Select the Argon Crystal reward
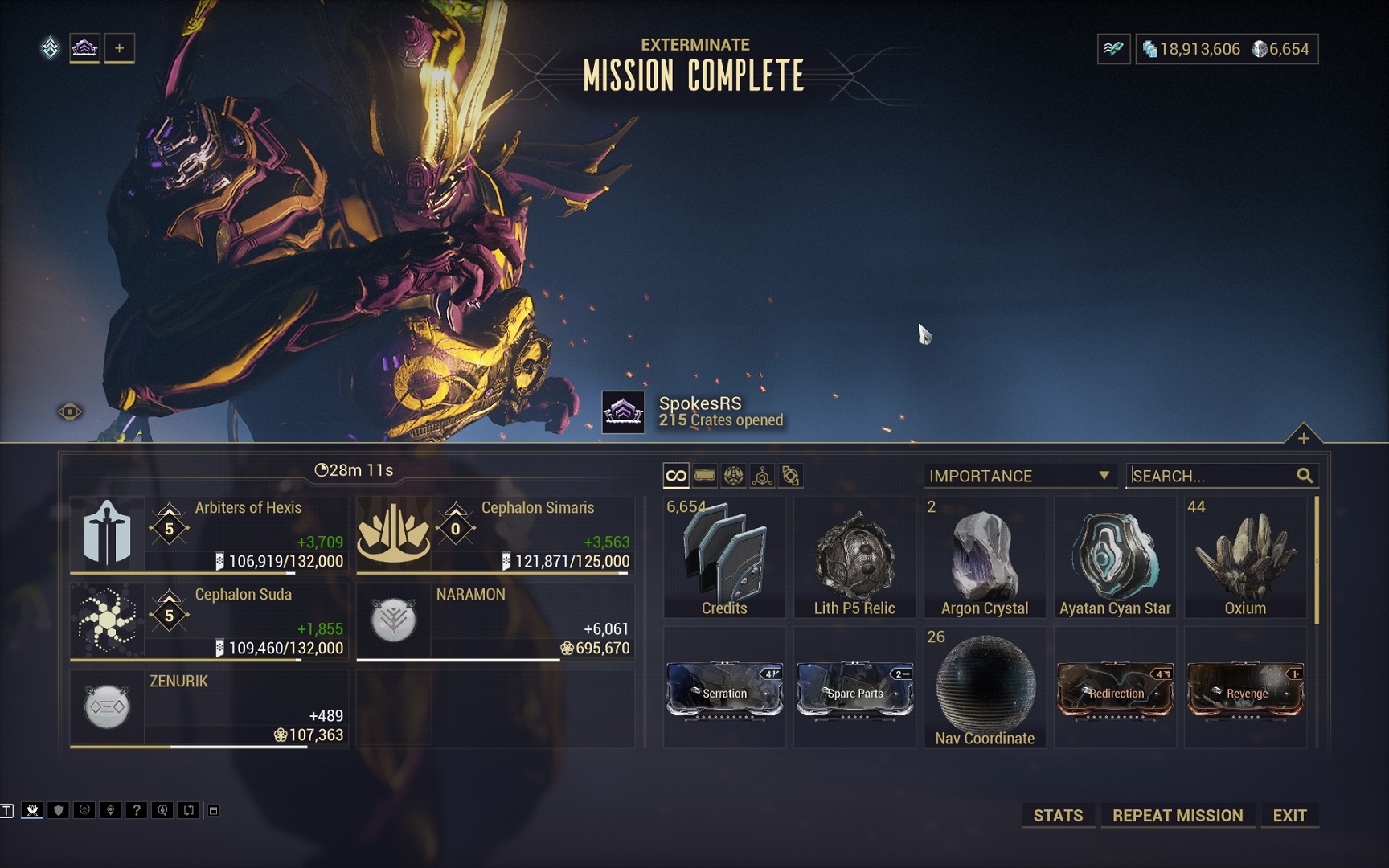The image size is (1389, 868). (x=985, y=558)
